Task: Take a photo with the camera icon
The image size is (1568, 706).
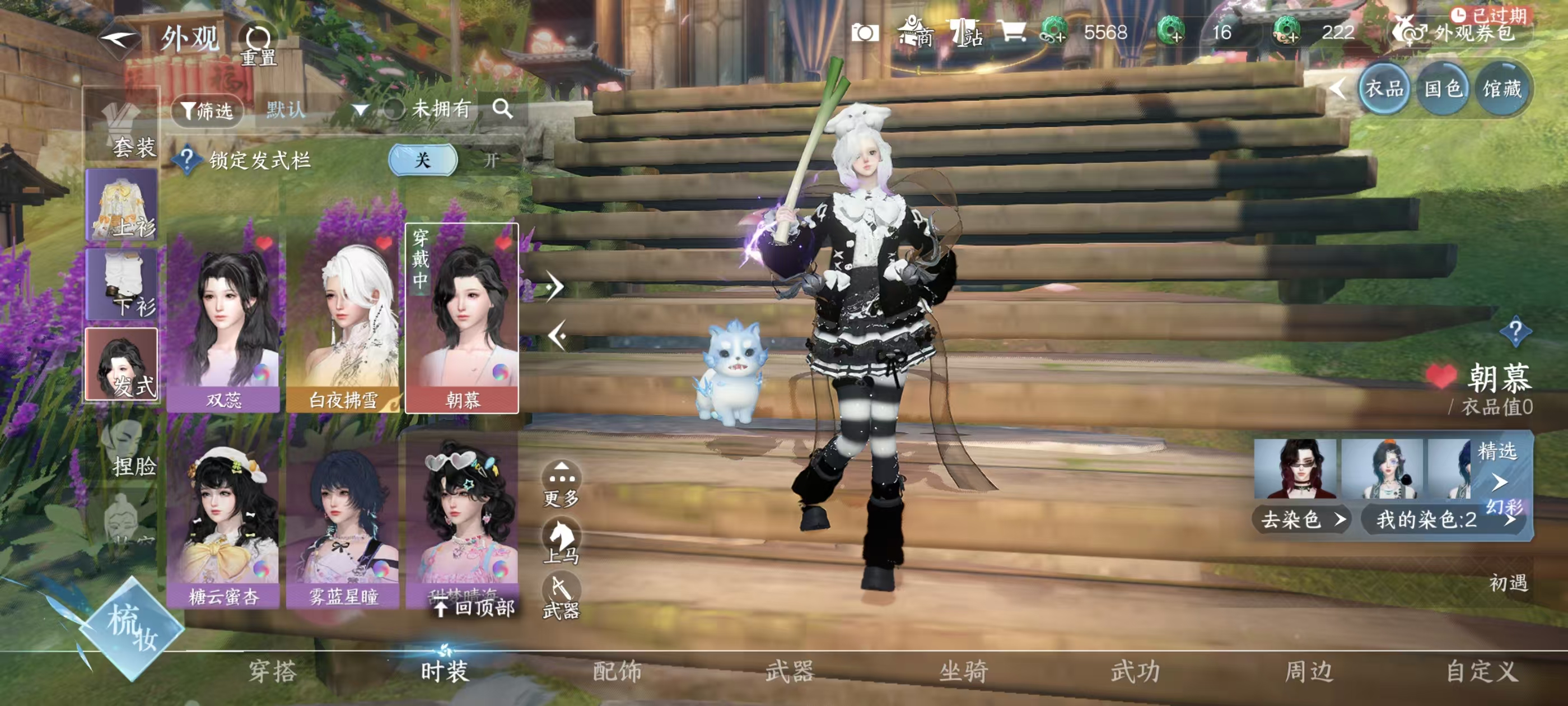Action: click(x=864, y=33)
